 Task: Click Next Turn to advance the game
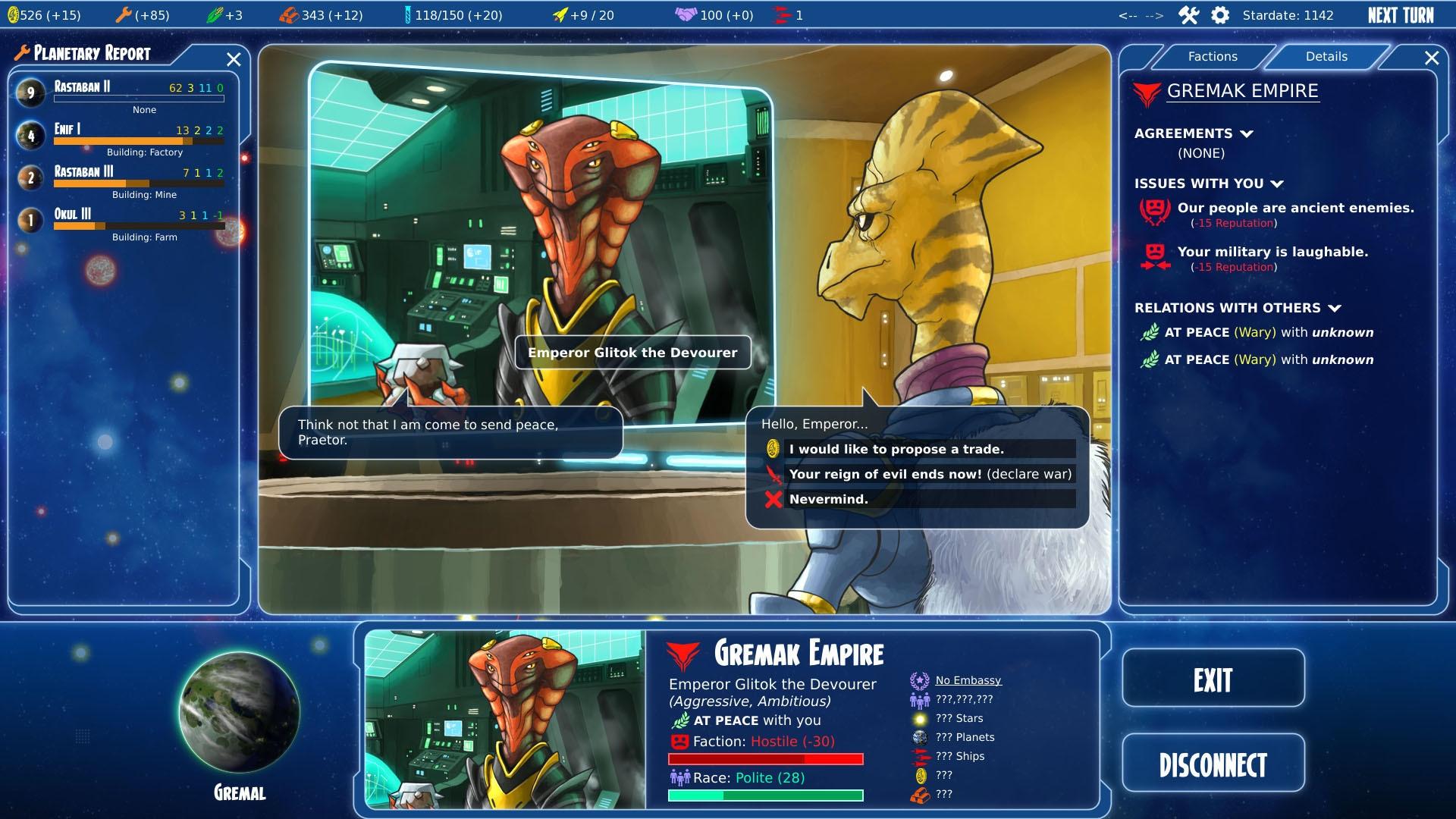click(1399, 14)
